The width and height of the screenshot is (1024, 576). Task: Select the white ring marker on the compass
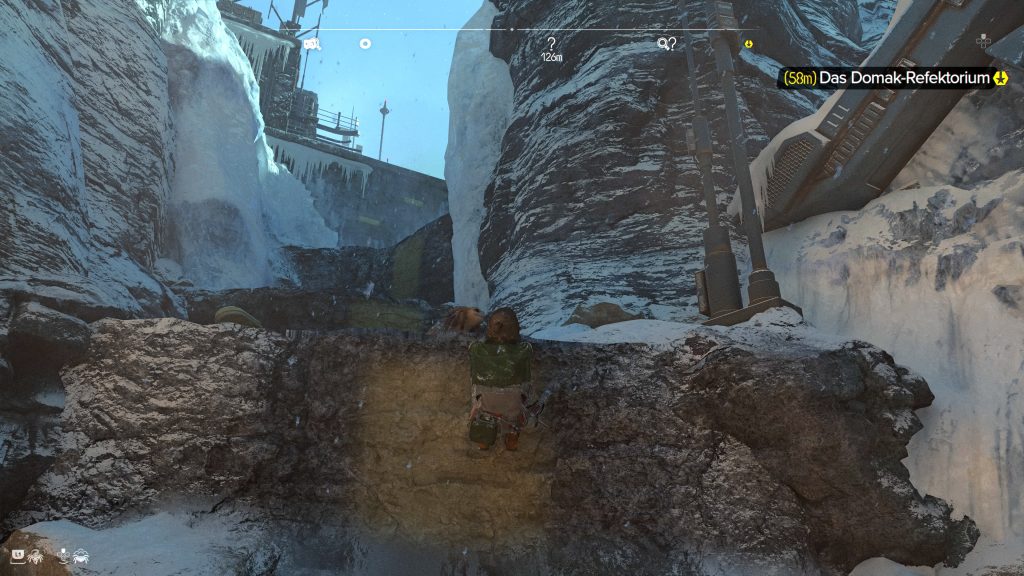365,44
